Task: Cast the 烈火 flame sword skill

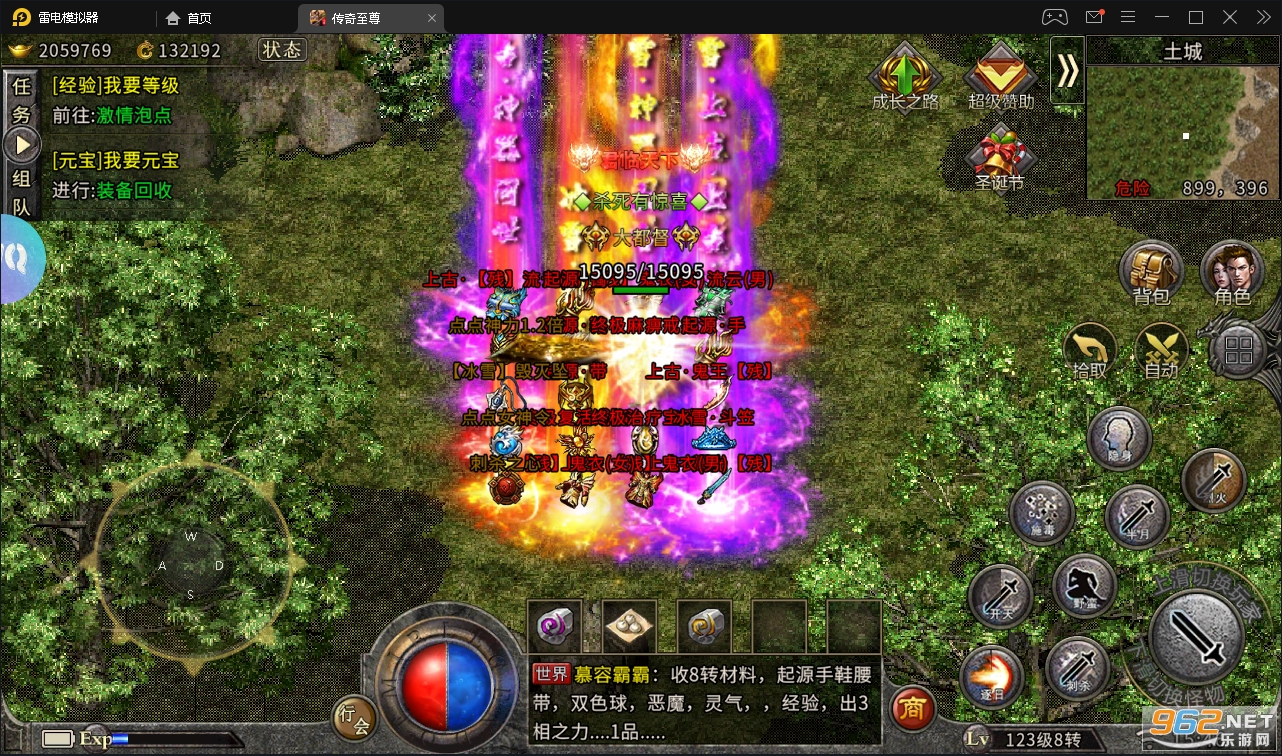Action: pyautogui.click(x=1213, y=480)
